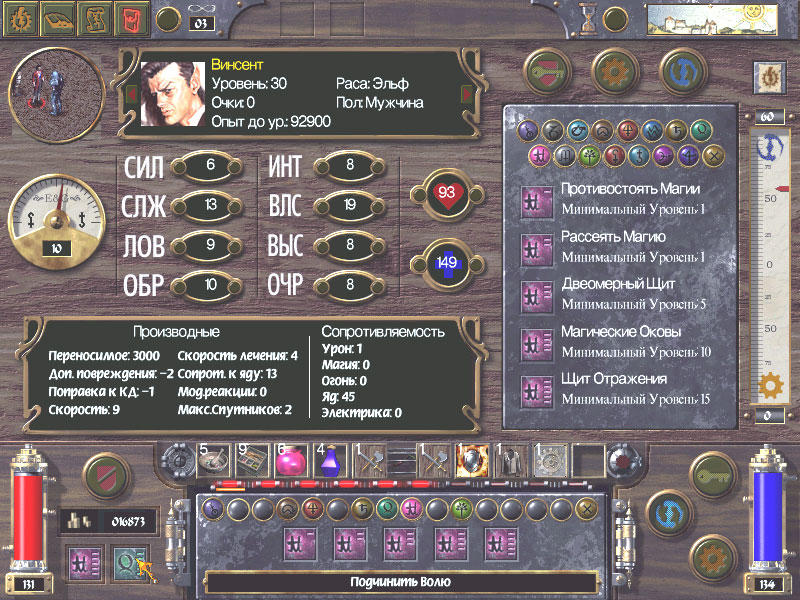The image size is (800, 600).
Task: Click Vincent's character portrait
Action: click(x=172, y=94)
